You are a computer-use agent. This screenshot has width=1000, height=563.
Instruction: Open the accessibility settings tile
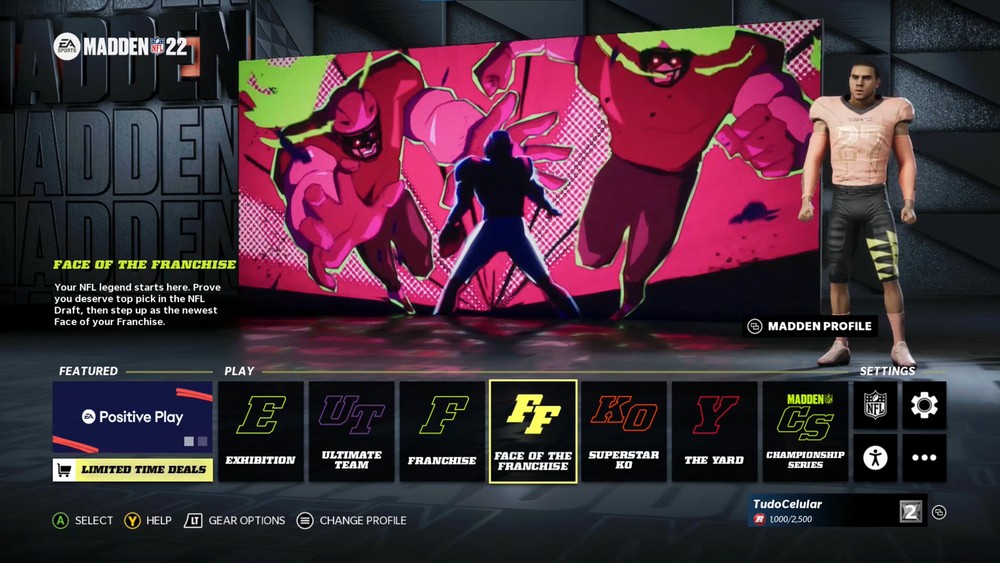tap(875, 457)
